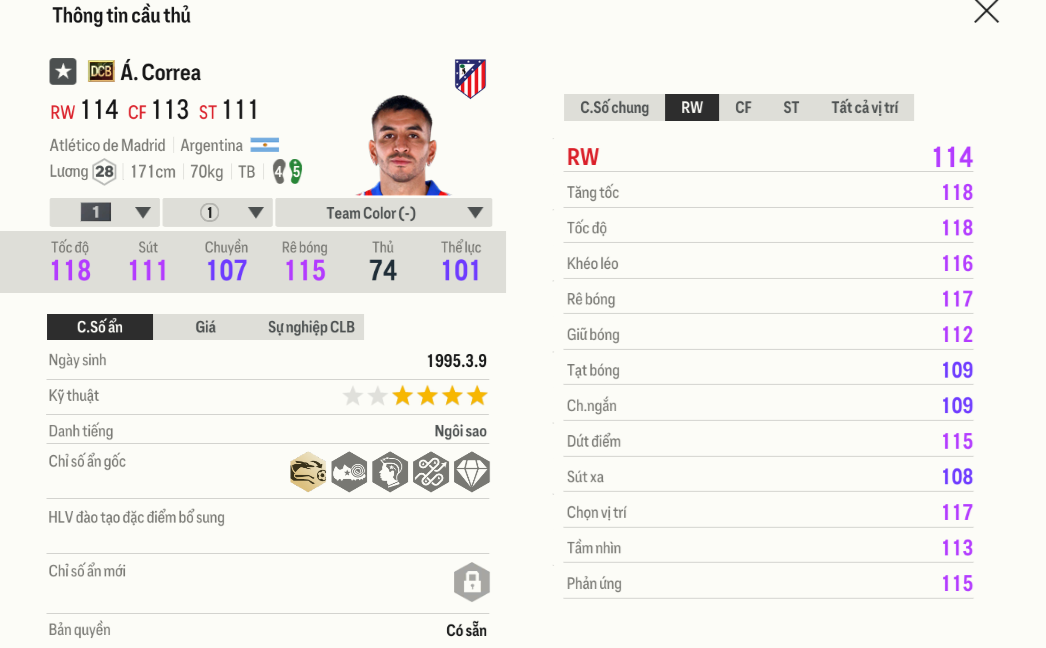Show CF position stats

point(743,108)
